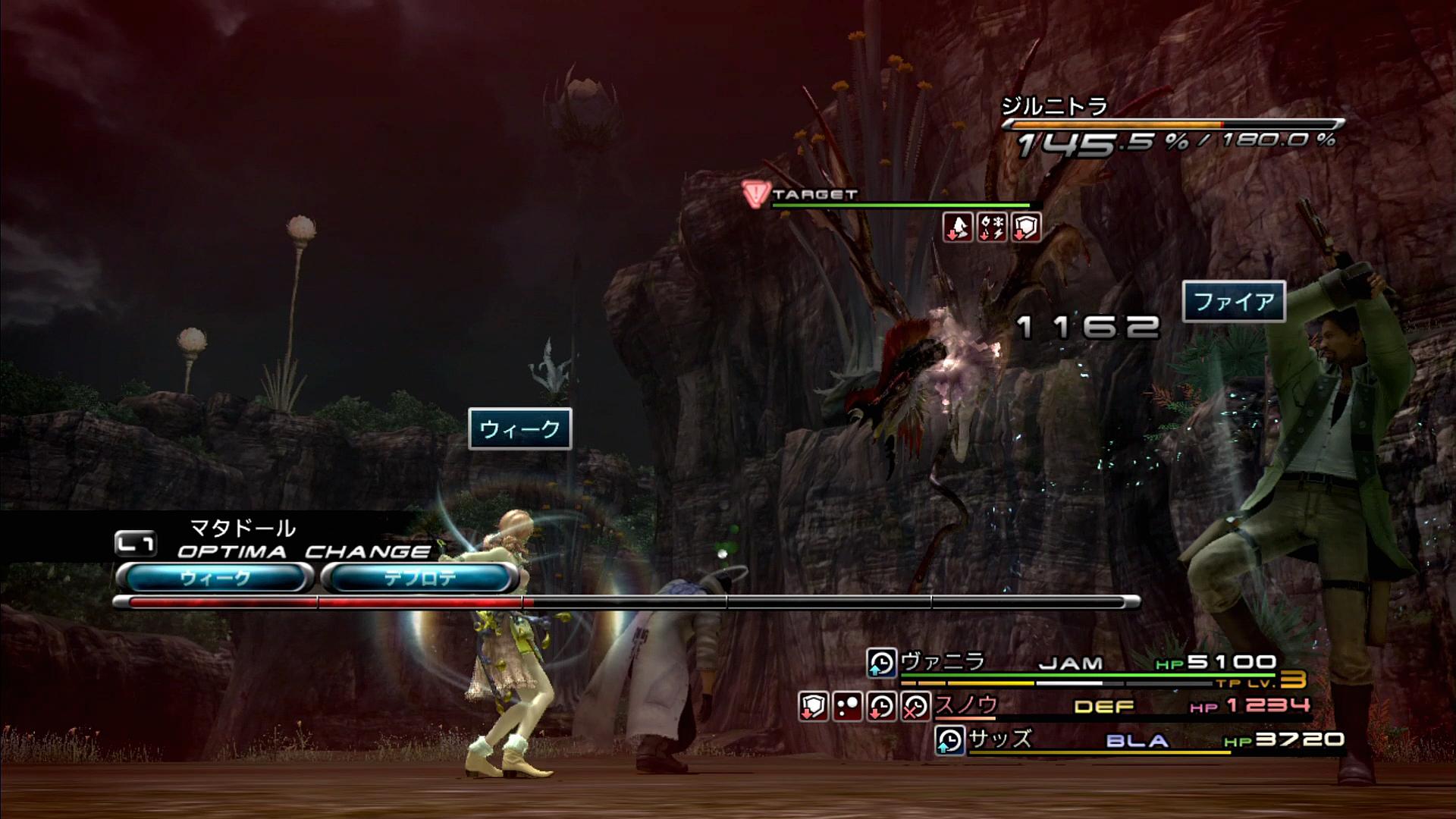The height and width of the screenshot is (819, 1456).
Task: Select party leader ヴァニラ's name
Action: (943, 662)
